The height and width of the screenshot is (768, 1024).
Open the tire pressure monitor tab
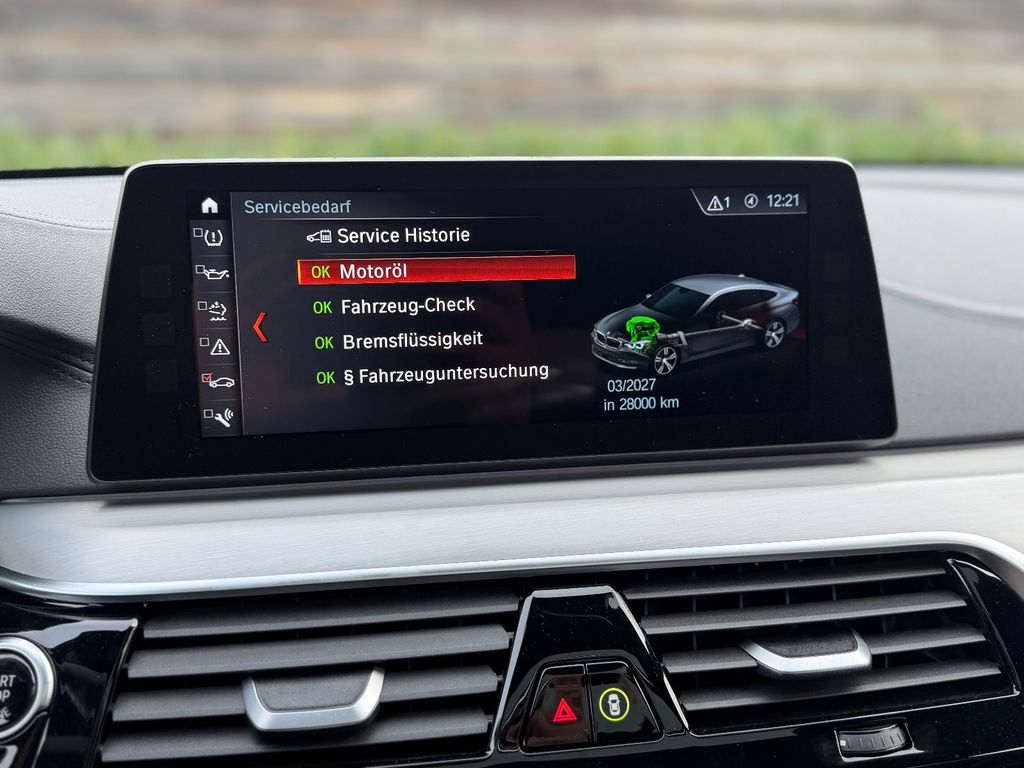pos(213,238)
